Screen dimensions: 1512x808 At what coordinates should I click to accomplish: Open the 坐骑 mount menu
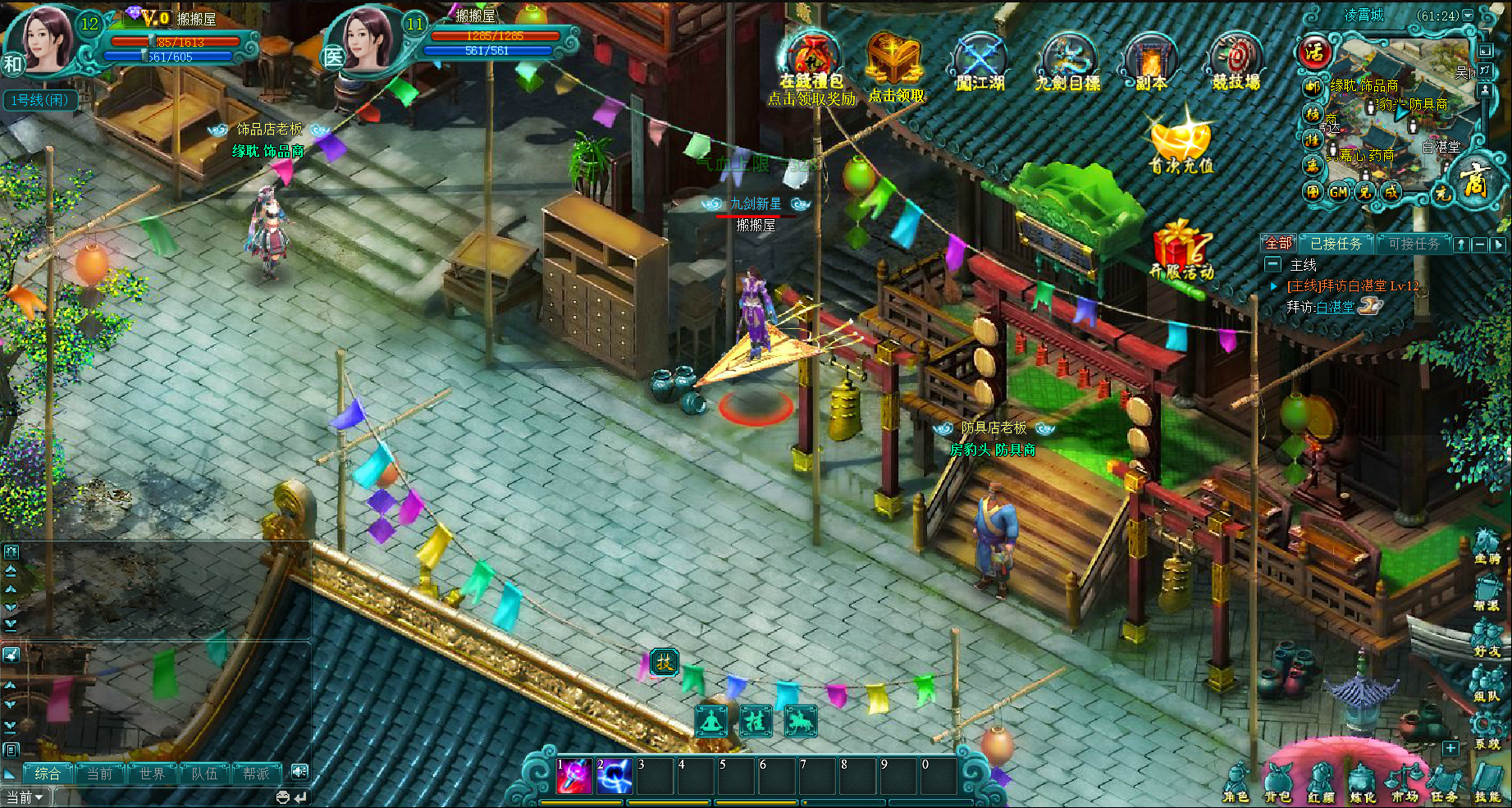tap(1487, 546)
